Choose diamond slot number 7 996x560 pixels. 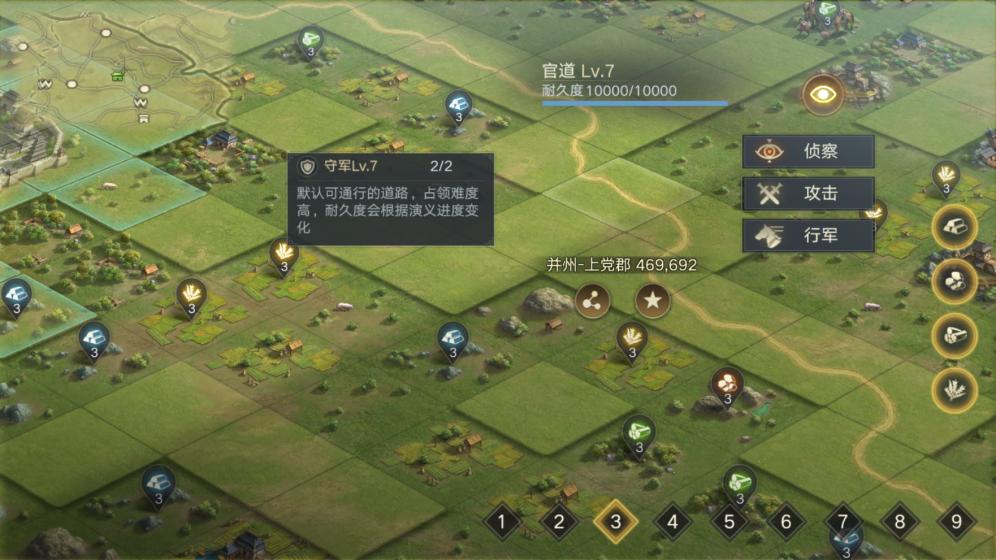pos(843,521)
